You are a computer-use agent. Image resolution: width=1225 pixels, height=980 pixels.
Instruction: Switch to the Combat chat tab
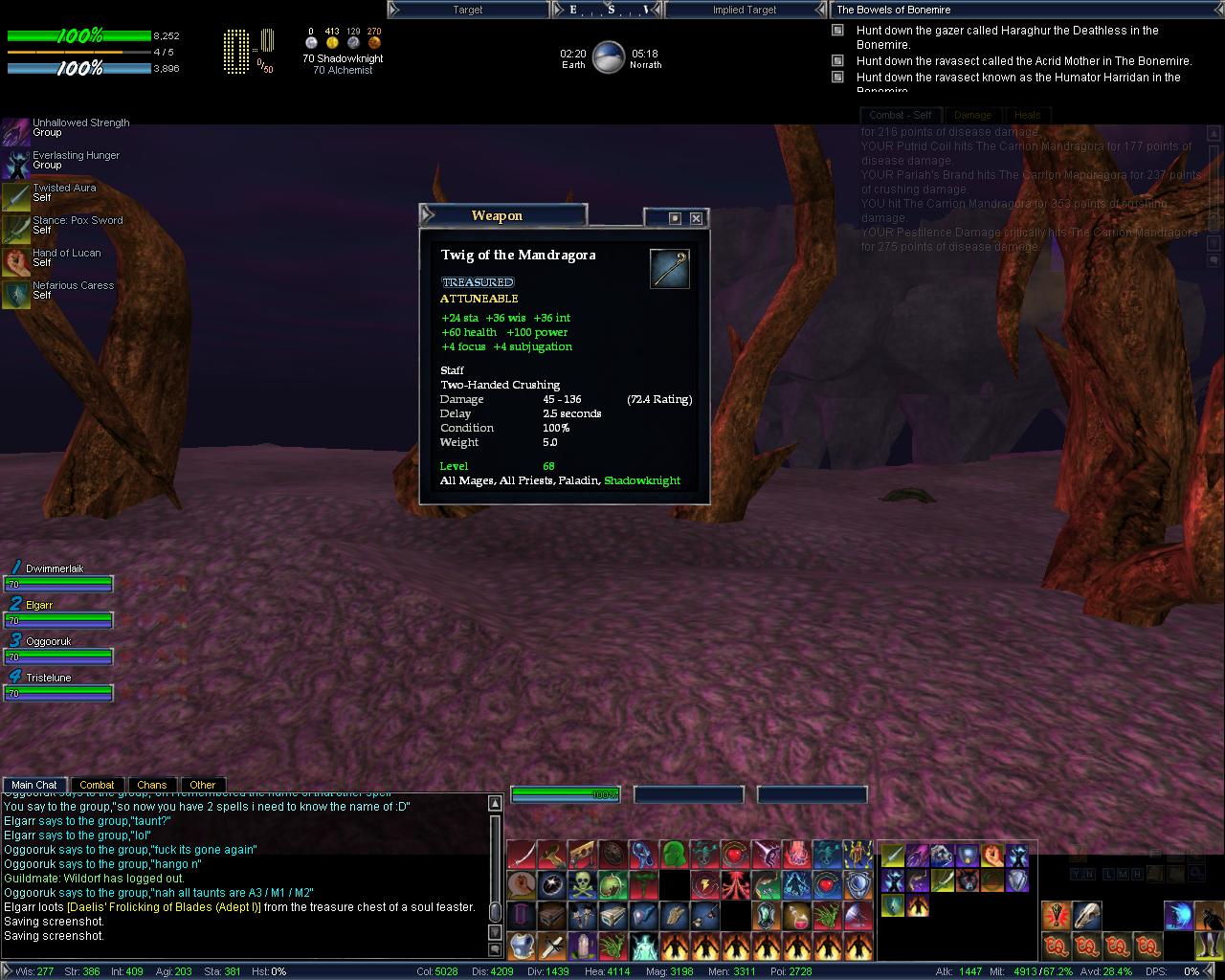(x=97, y=785)
